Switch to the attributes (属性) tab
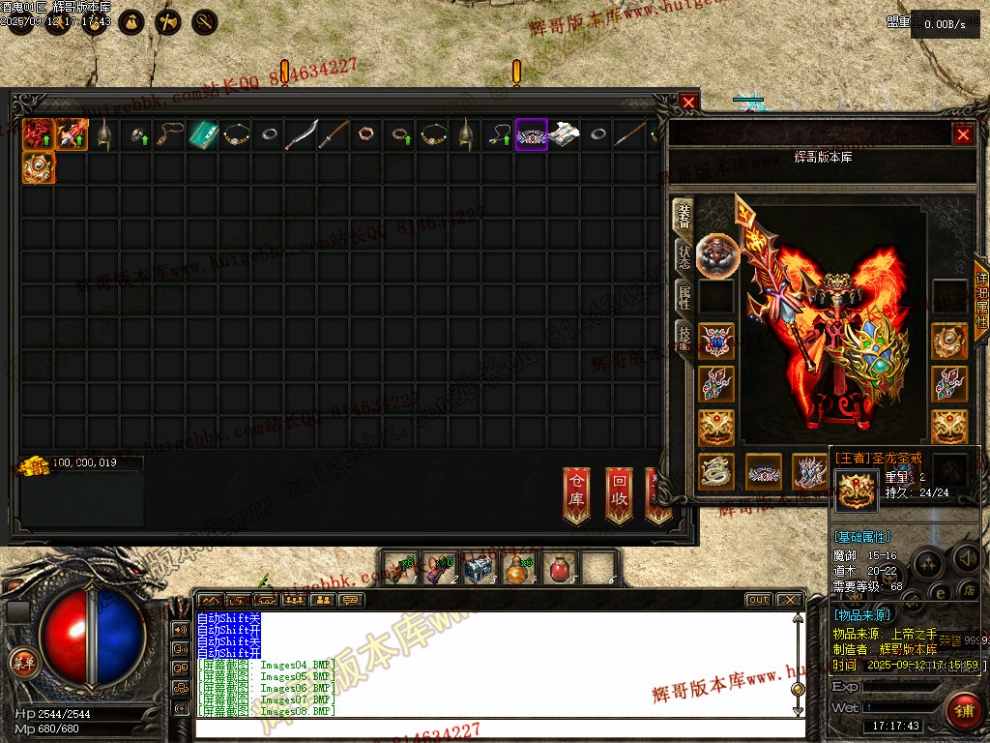 [x=684, y=296]
